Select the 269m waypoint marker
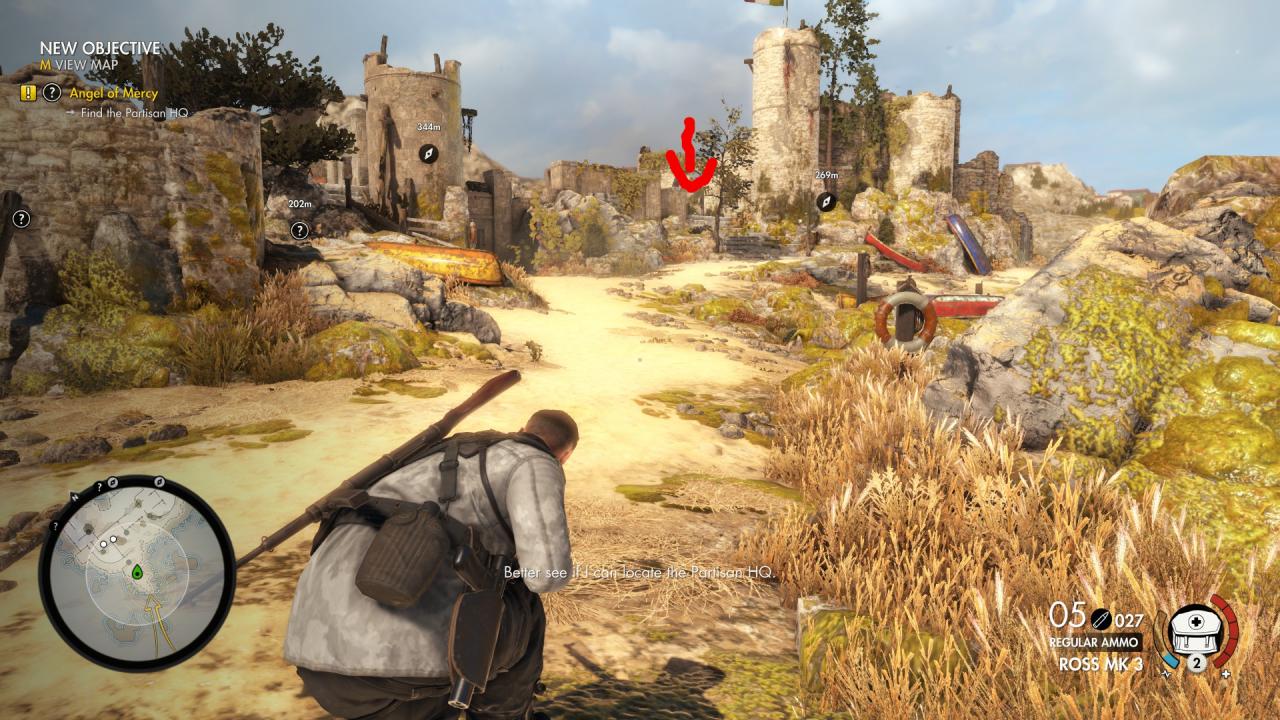 pos(826,201)
